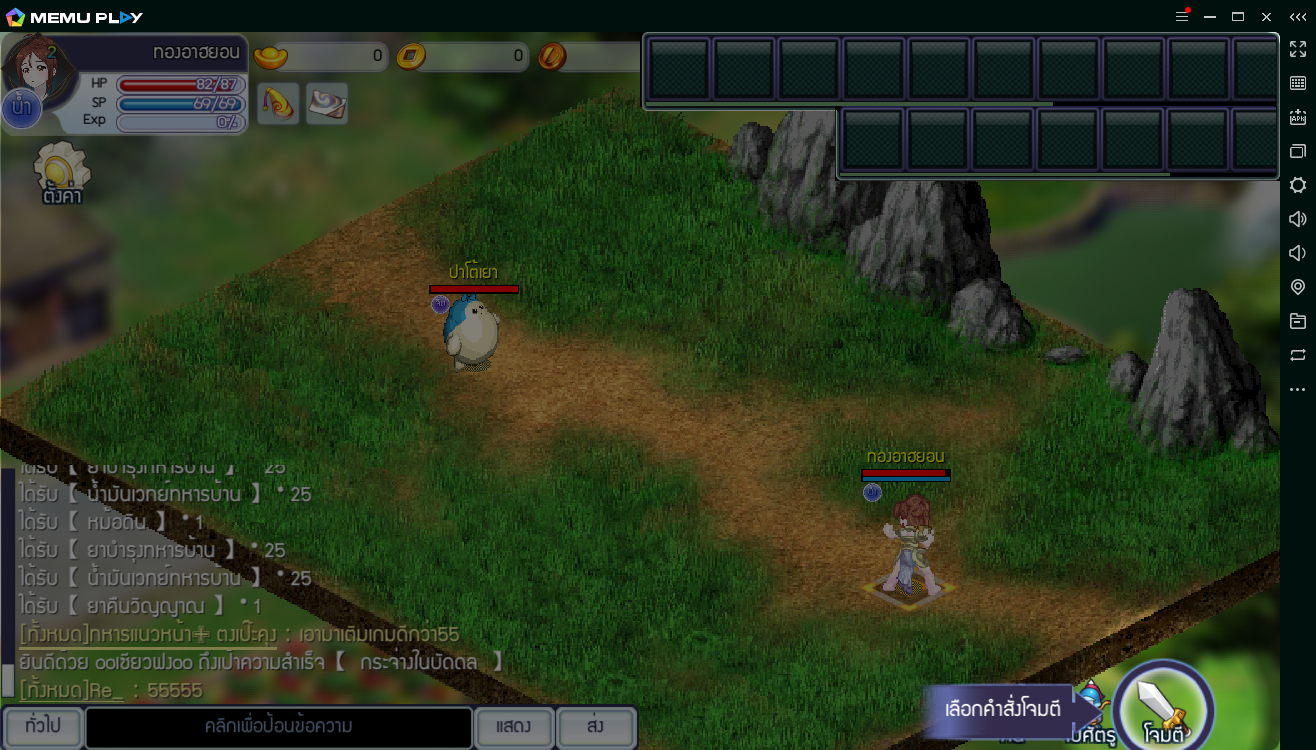Send the chat message with ส่ง

pos(595,727)
